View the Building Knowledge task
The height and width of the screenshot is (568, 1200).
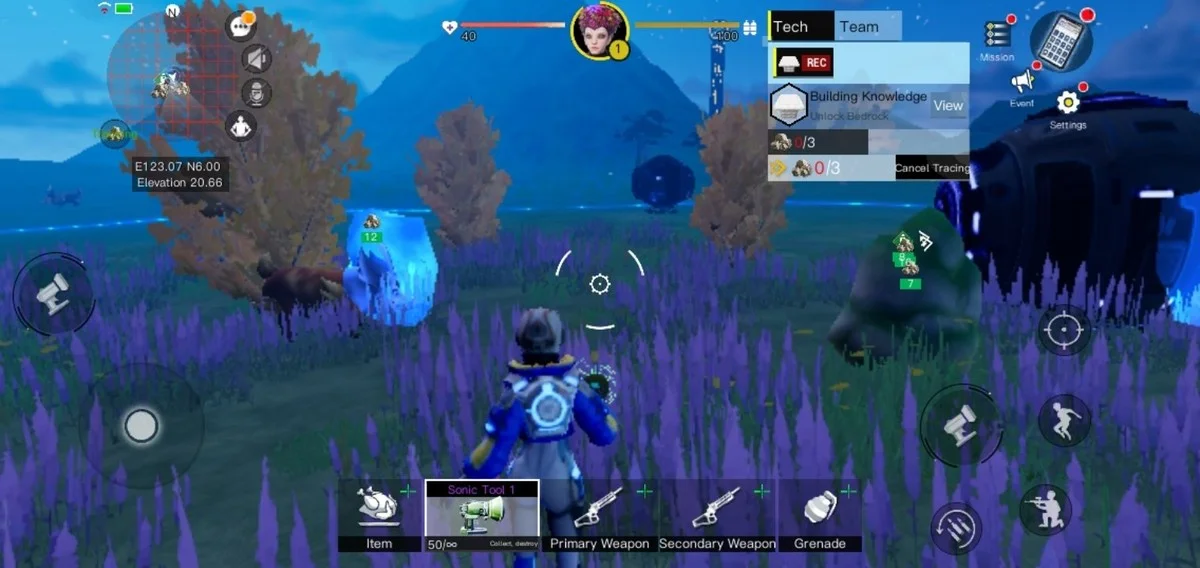pos(947,105)
